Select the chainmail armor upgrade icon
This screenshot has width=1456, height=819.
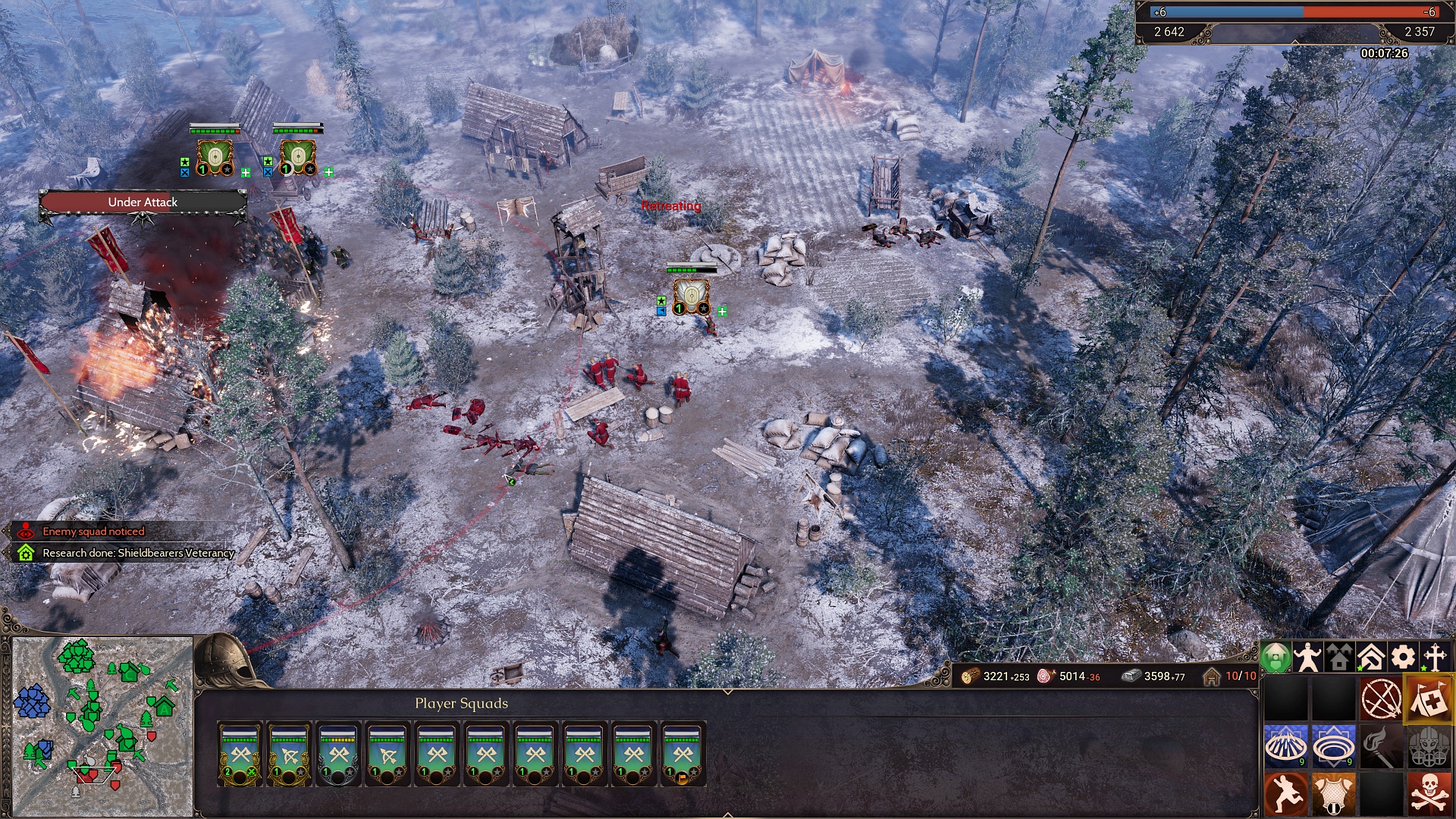tap(1333, 794)
